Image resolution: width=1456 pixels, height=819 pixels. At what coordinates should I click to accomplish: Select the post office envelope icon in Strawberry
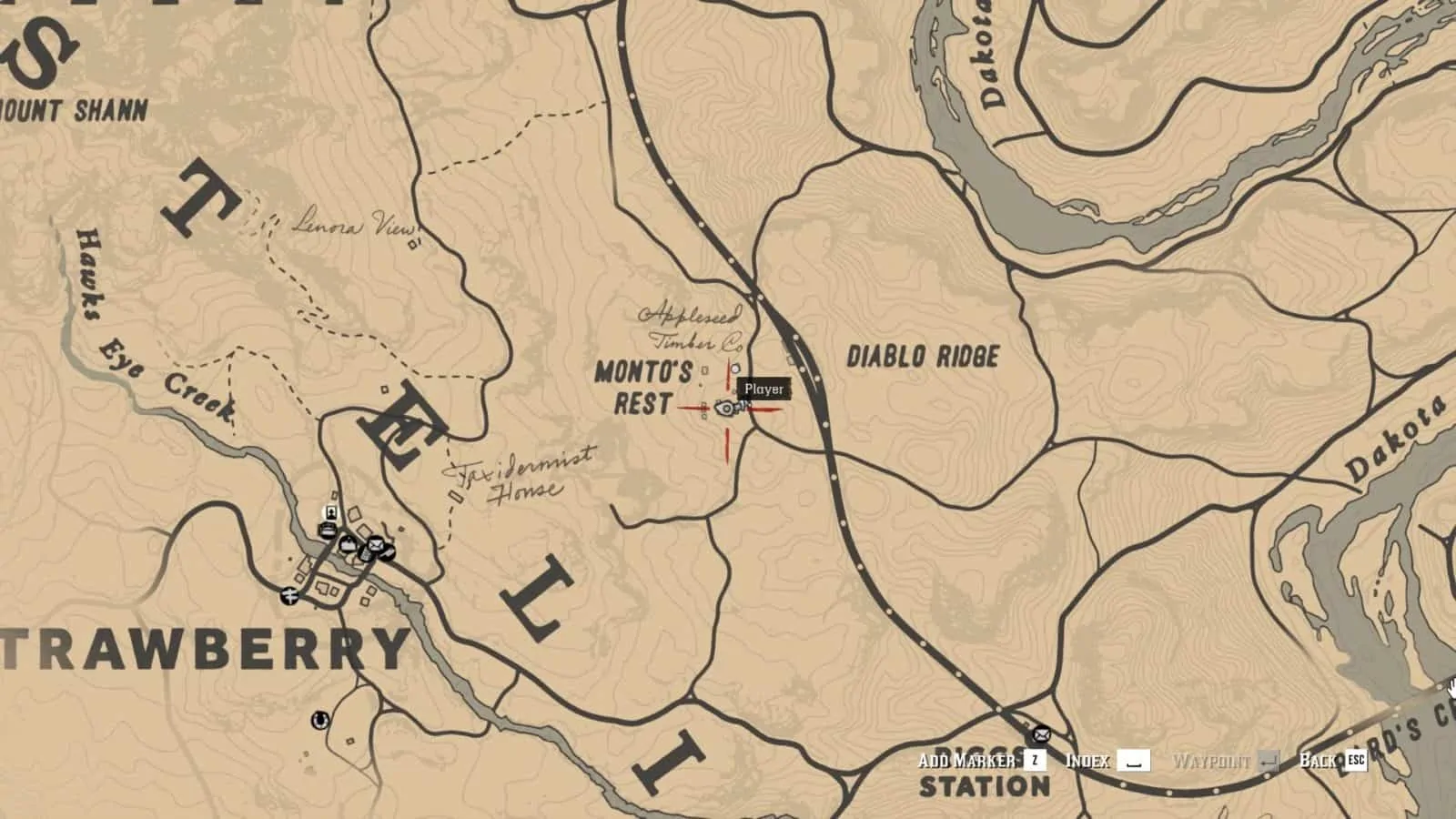pyautogui.click(x=376, y=544)
